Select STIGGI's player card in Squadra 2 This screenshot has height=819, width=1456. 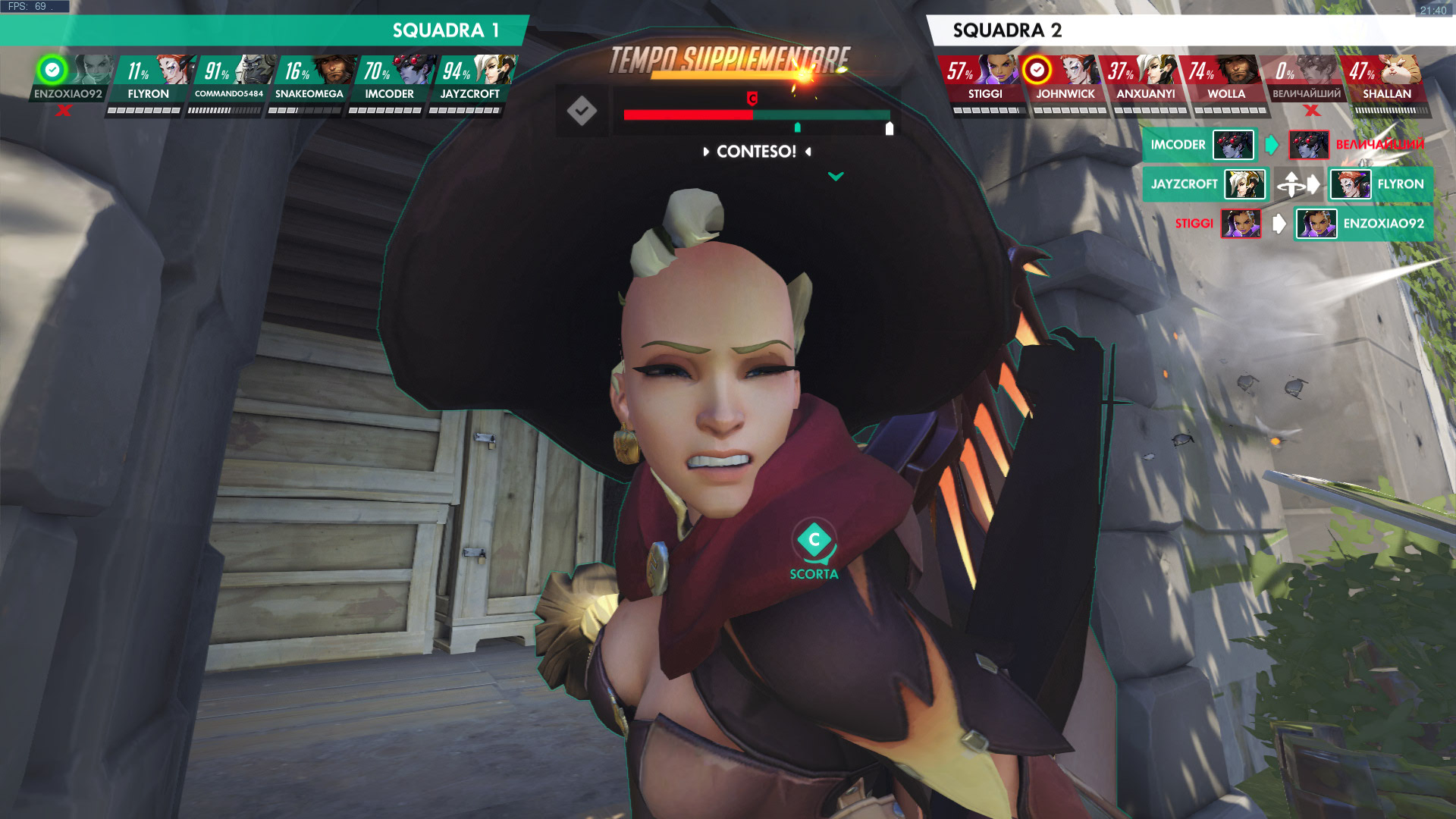pos(985,79)
